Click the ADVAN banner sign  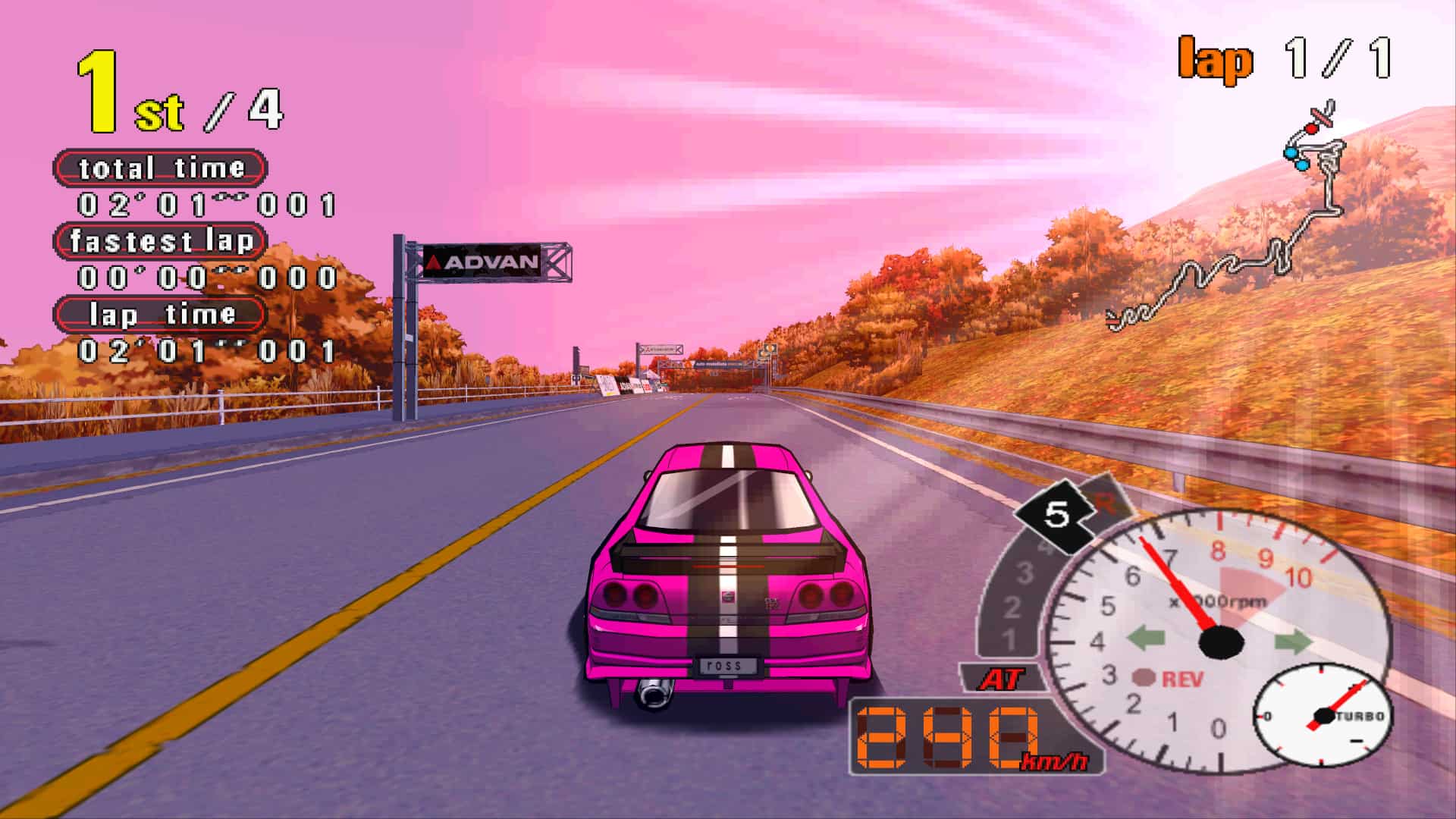[482, 262]
